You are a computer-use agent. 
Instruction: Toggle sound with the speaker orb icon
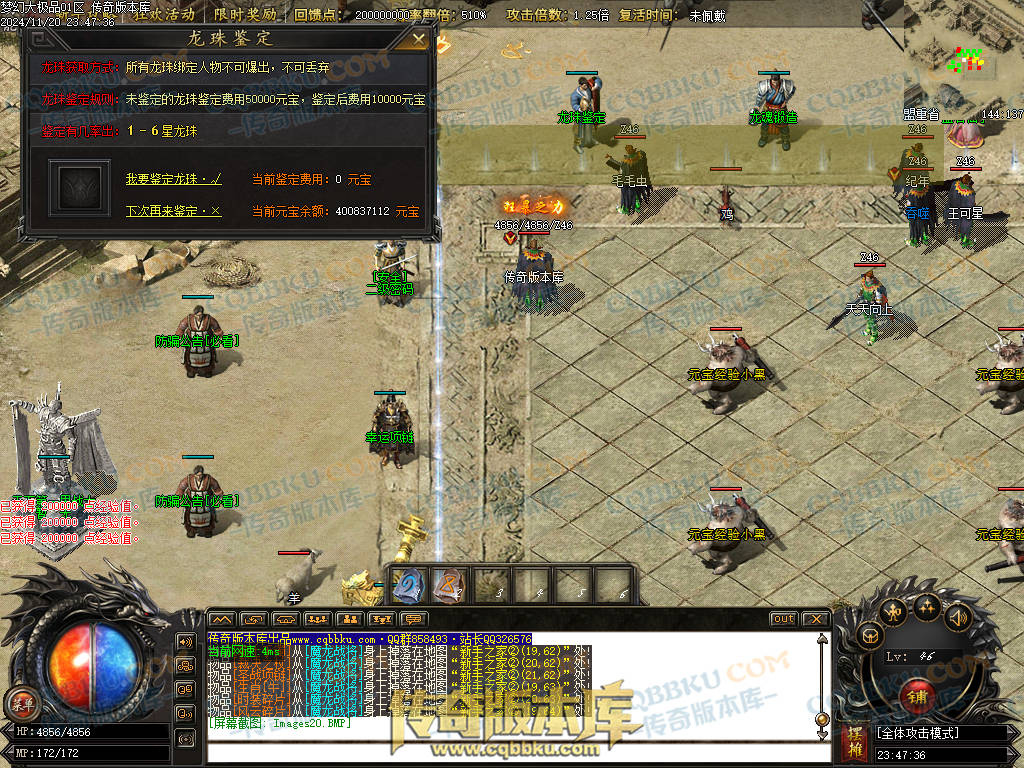point(957,617)
